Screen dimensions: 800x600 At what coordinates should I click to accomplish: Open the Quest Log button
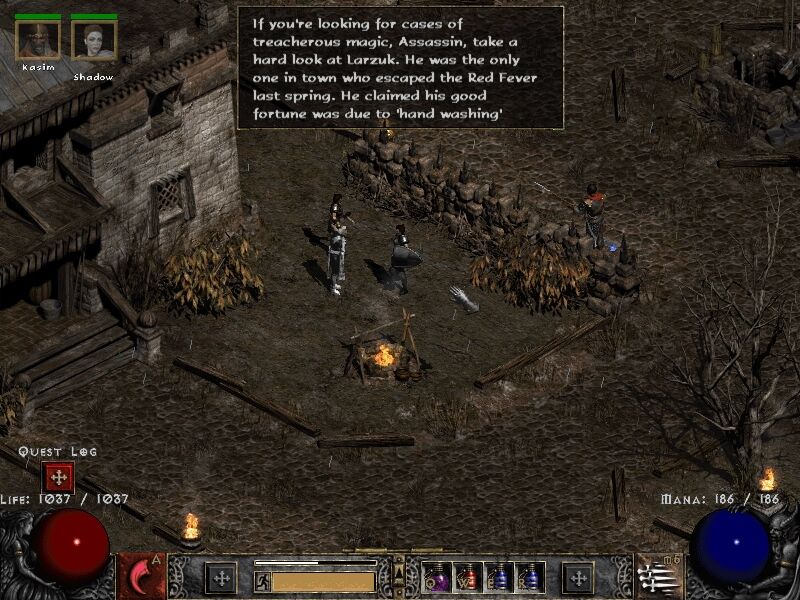point(57,477)
